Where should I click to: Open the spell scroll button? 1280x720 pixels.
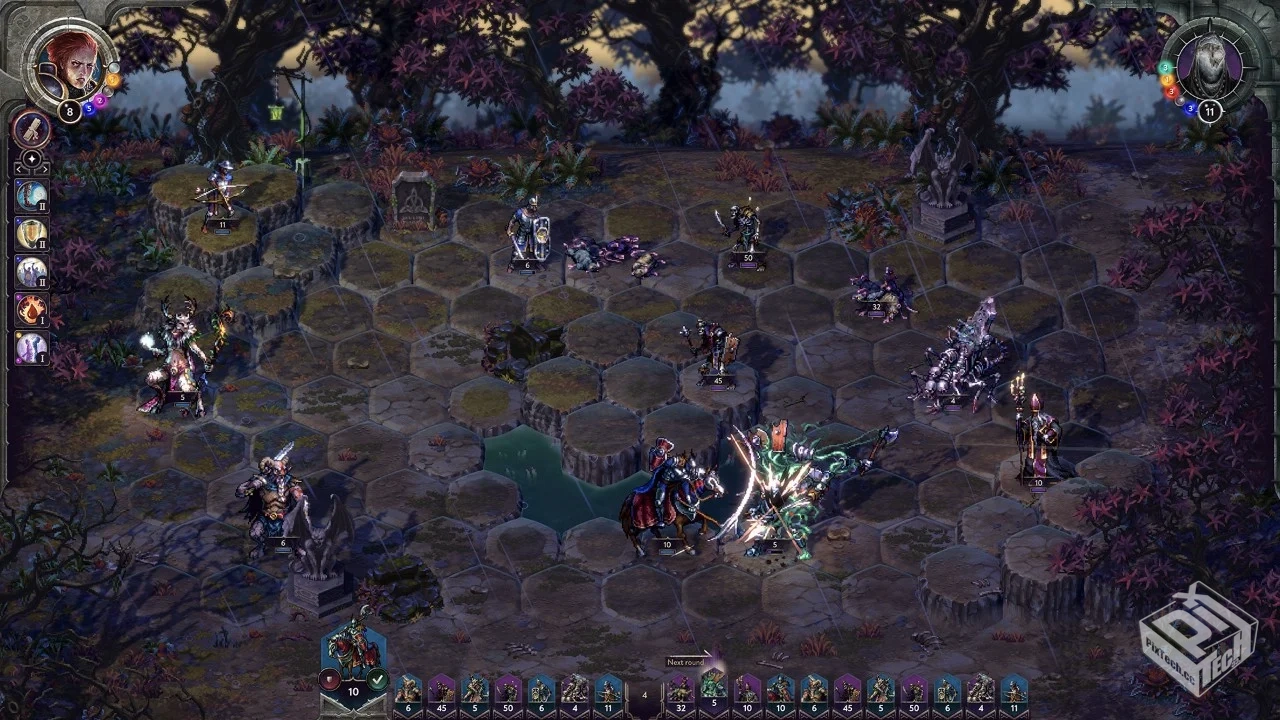coord(32,129)
